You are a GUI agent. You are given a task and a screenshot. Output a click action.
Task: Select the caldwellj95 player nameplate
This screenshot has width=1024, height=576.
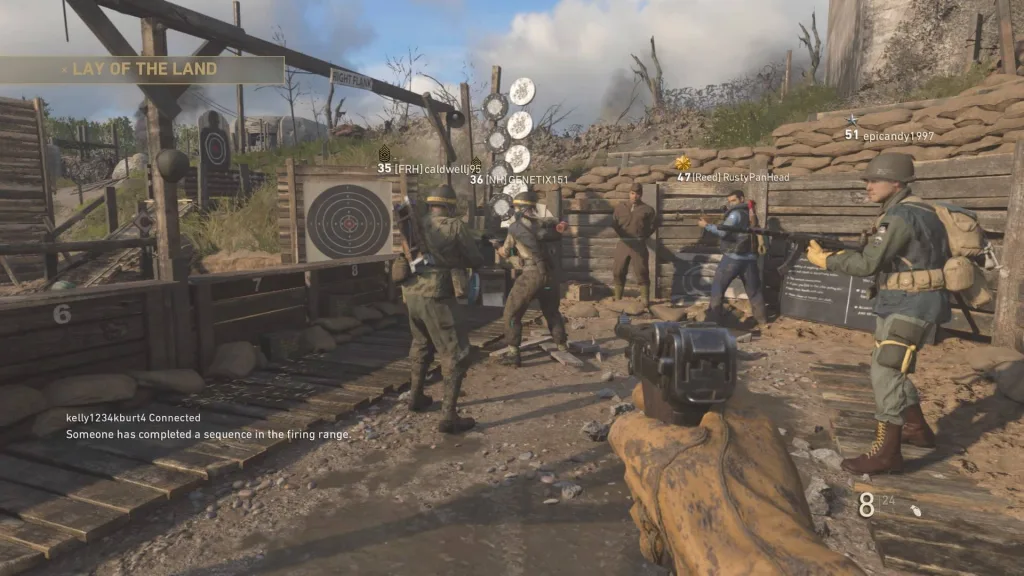(x=429, y=168)
